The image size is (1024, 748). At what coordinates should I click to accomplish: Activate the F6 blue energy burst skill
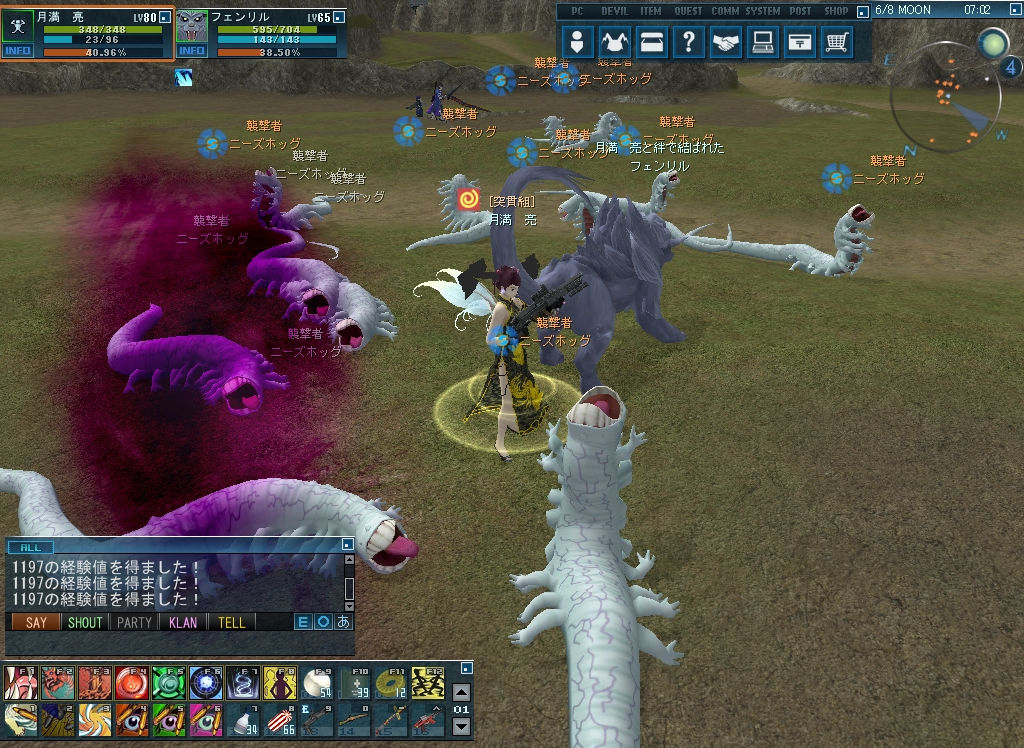[x=205, y=683]
